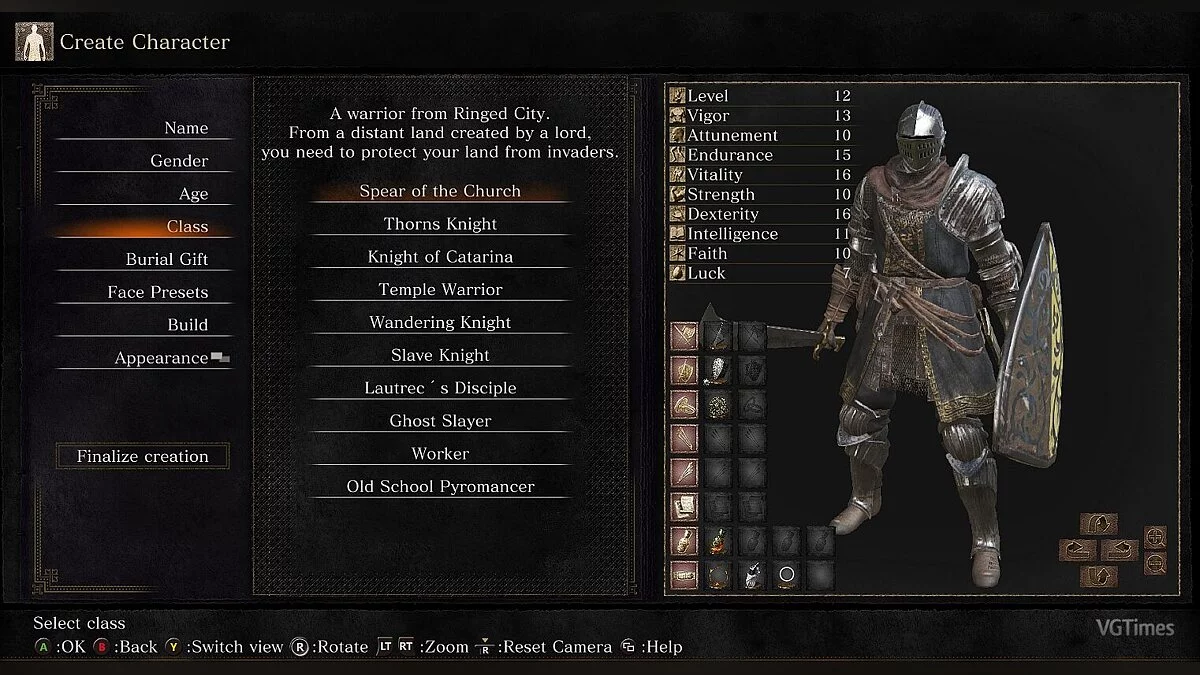Pick the Knight of Catarina class
This screenshot has width=1200, height=675.
440,257
